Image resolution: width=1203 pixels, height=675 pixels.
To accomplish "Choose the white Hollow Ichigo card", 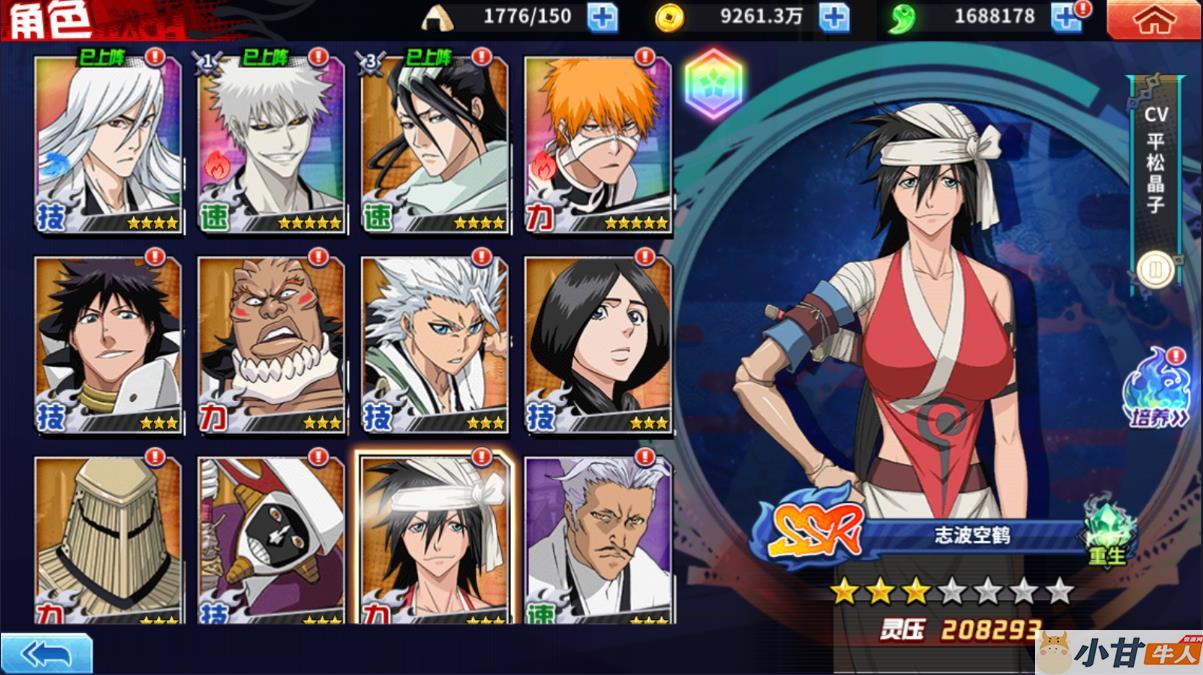I will [272, 145].
